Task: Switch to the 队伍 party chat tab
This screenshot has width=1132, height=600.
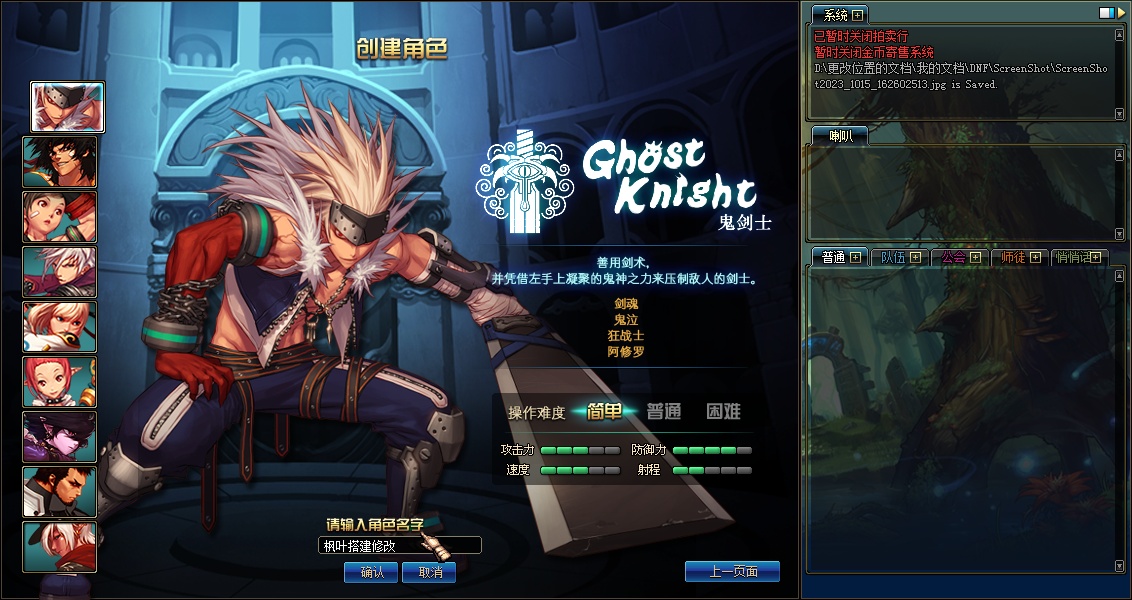Action: click(893, 257)
